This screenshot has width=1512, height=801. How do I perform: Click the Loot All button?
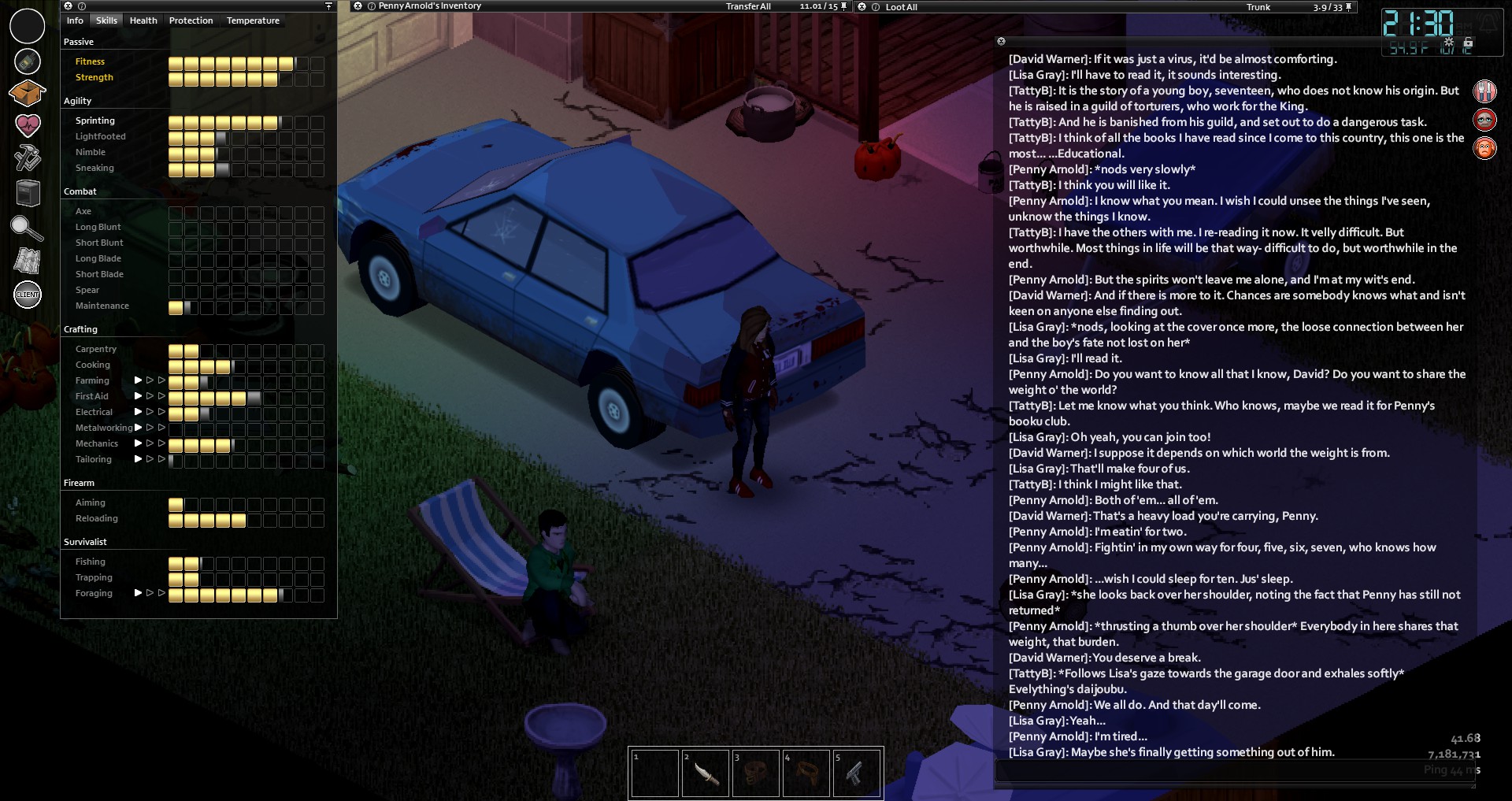coord(901,7)
